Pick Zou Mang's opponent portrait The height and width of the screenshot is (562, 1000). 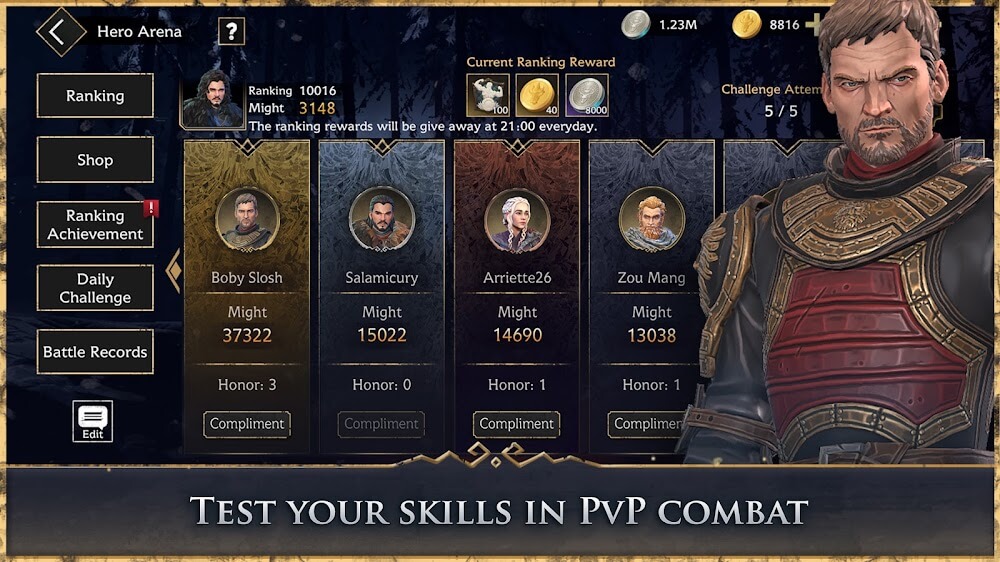(x=651, y=219)
